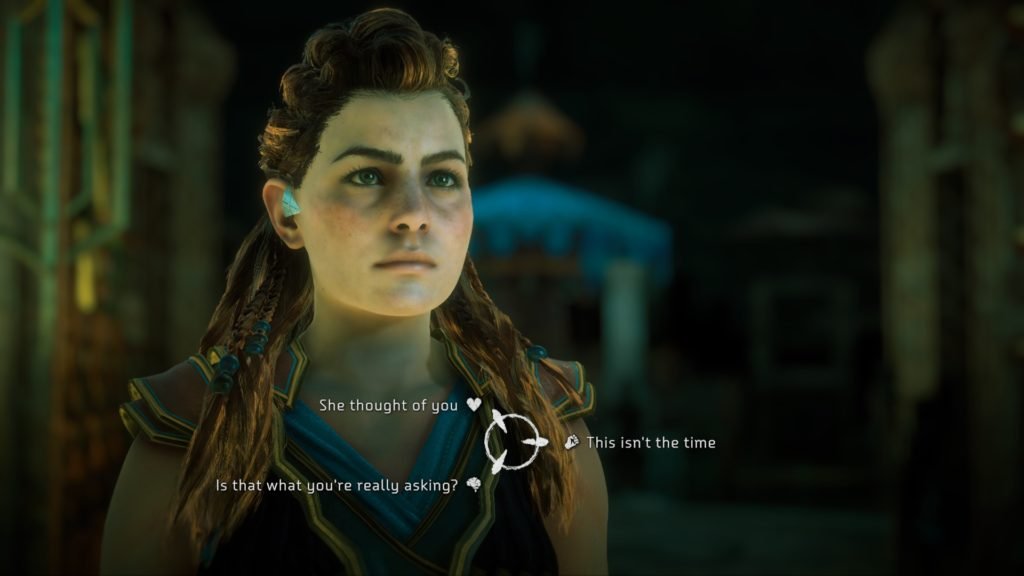Choose the "She thought of you" reply
1024x576 pixels.
click(390, 406)
